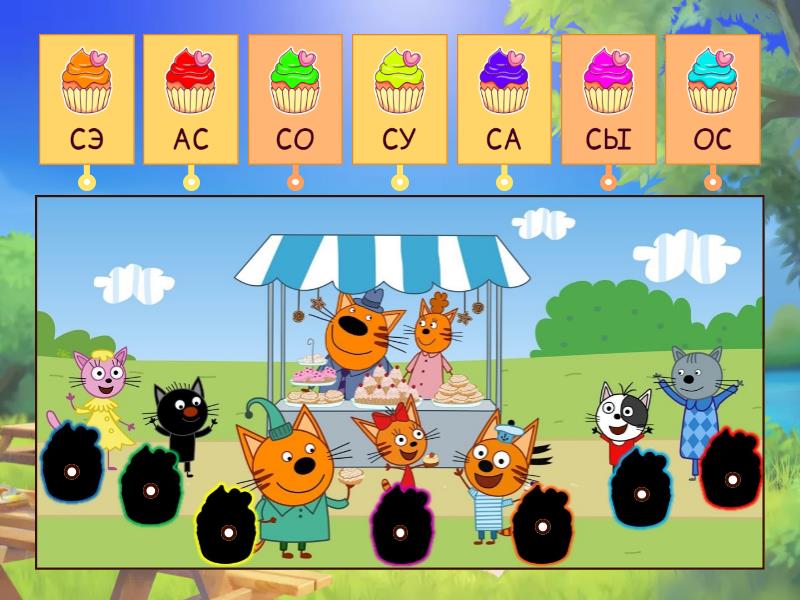The height and width of the screenshot is (600, 800).
Task: Pick the red cupcake card labeled АС
Action: click(191, 99)
